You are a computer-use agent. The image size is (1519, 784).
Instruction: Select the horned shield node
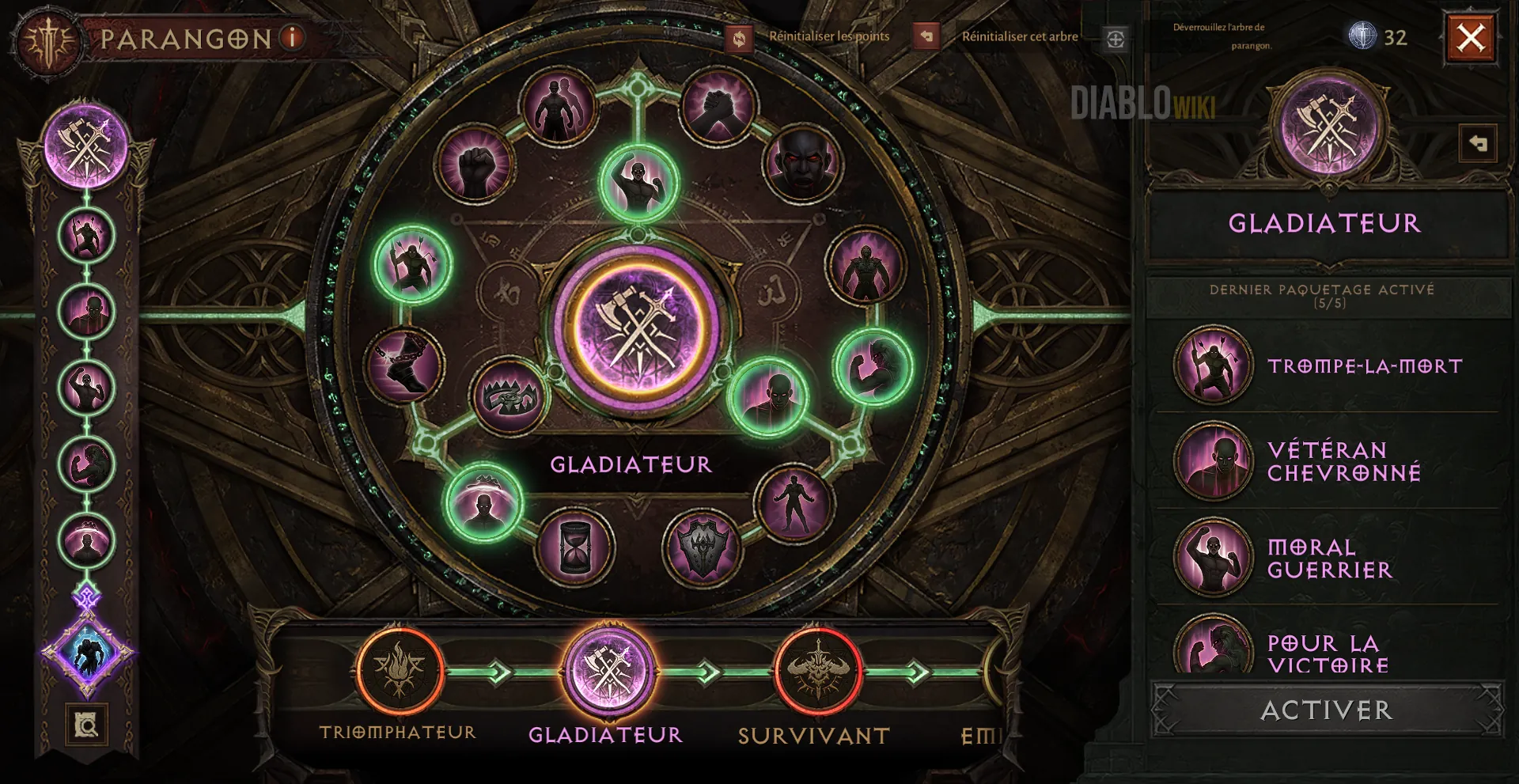click(x=703, y=547)
